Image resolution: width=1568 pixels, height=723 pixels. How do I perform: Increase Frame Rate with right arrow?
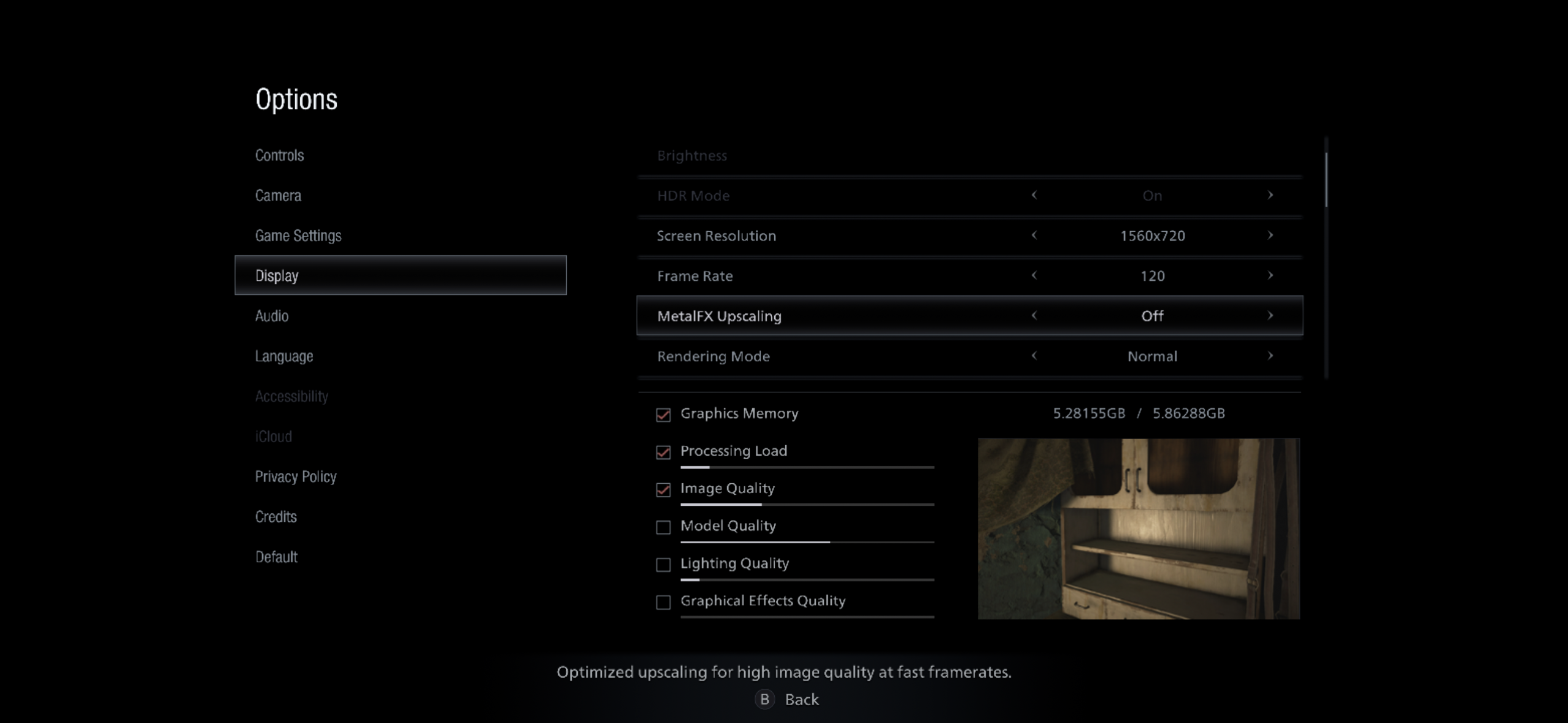pyautogui.click(x=1271, y=276)
